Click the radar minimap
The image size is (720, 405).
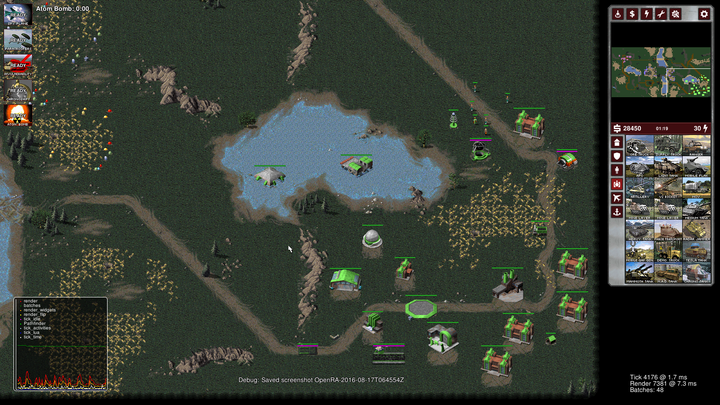pos(661,69)
